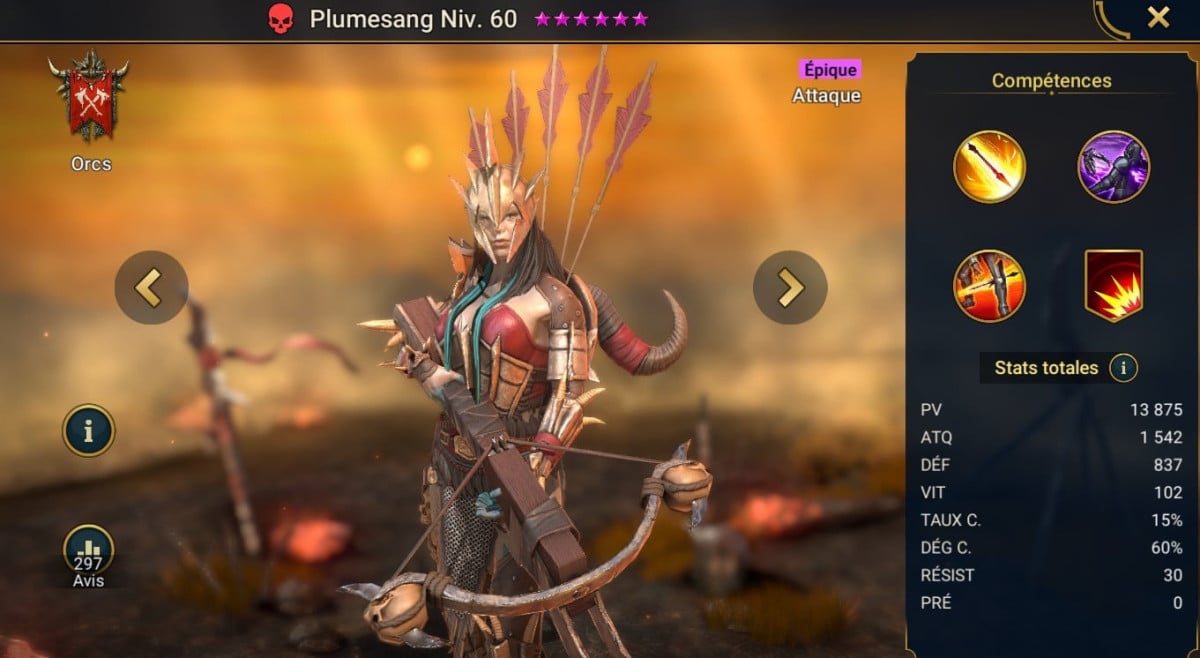The width and height of the screenshot is (1200, 658).
Task: Select the flaming arrow skill icon
Action: pyautogui.click(x=989, y=167)
